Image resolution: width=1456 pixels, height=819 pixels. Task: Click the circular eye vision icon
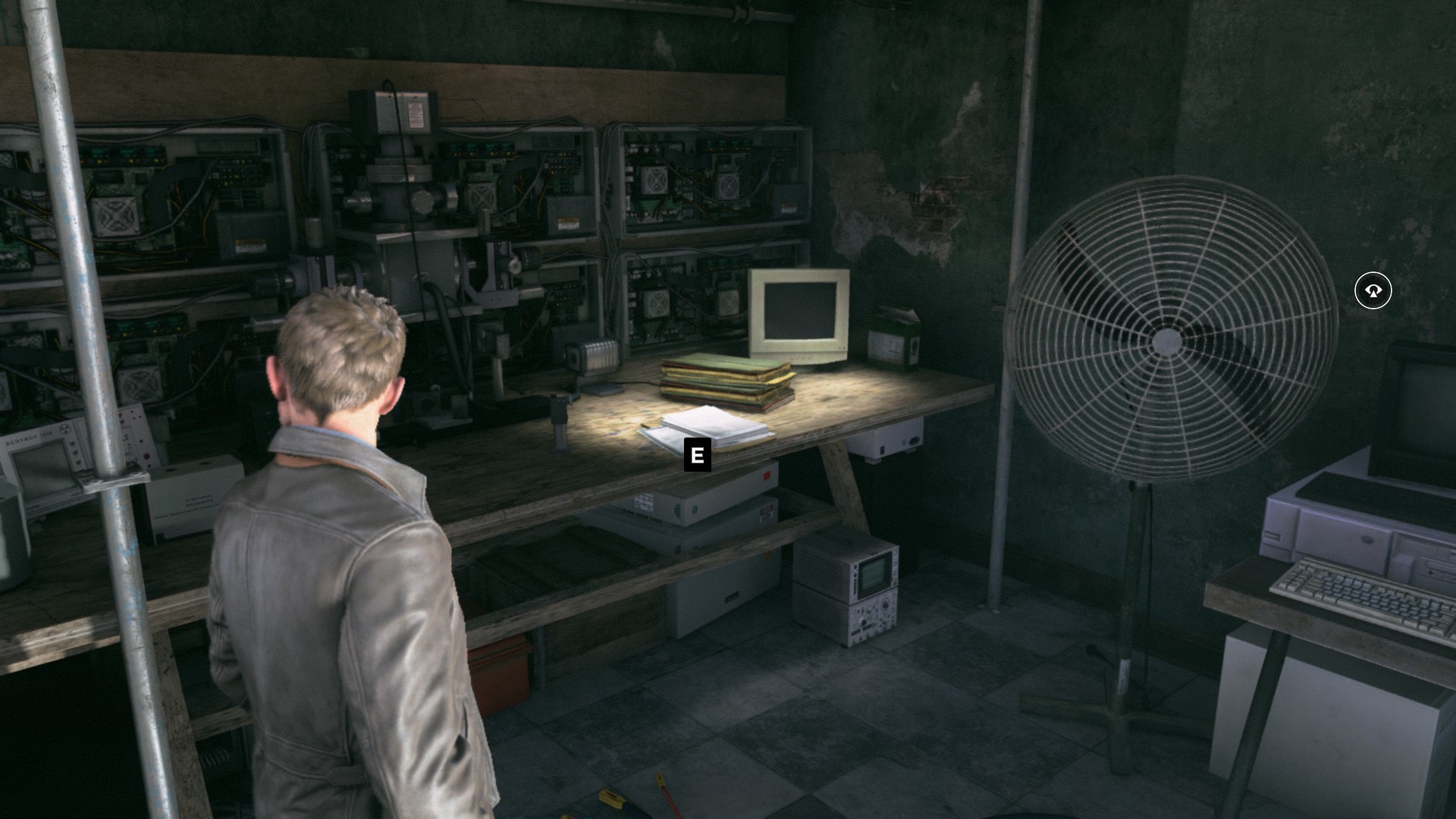coord(1373,290)
